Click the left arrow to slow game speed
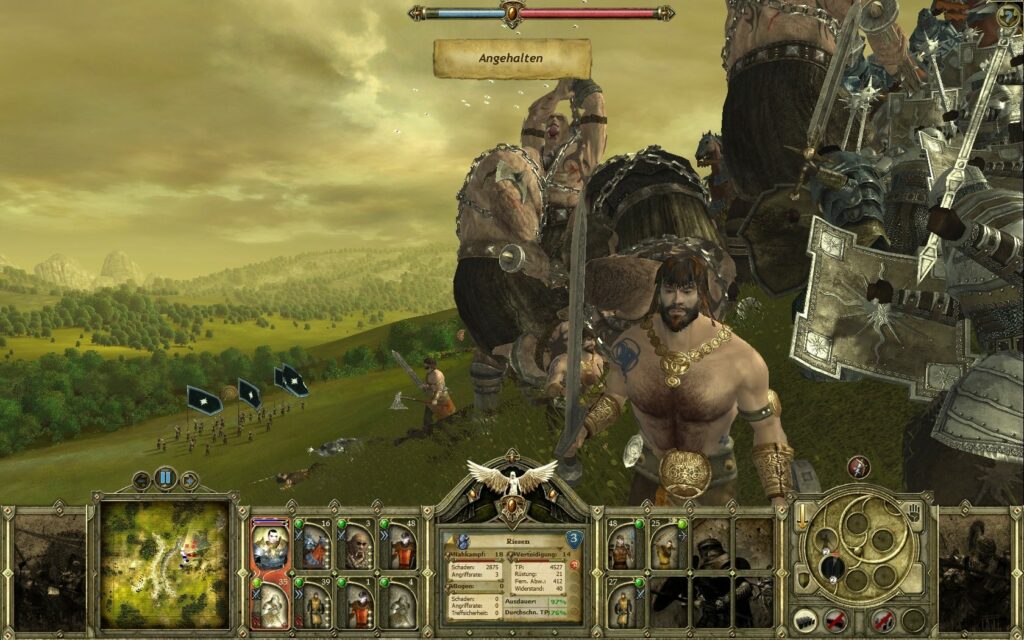The height and width of the screenshot is (640, 1024). click(x=141, y=480)
